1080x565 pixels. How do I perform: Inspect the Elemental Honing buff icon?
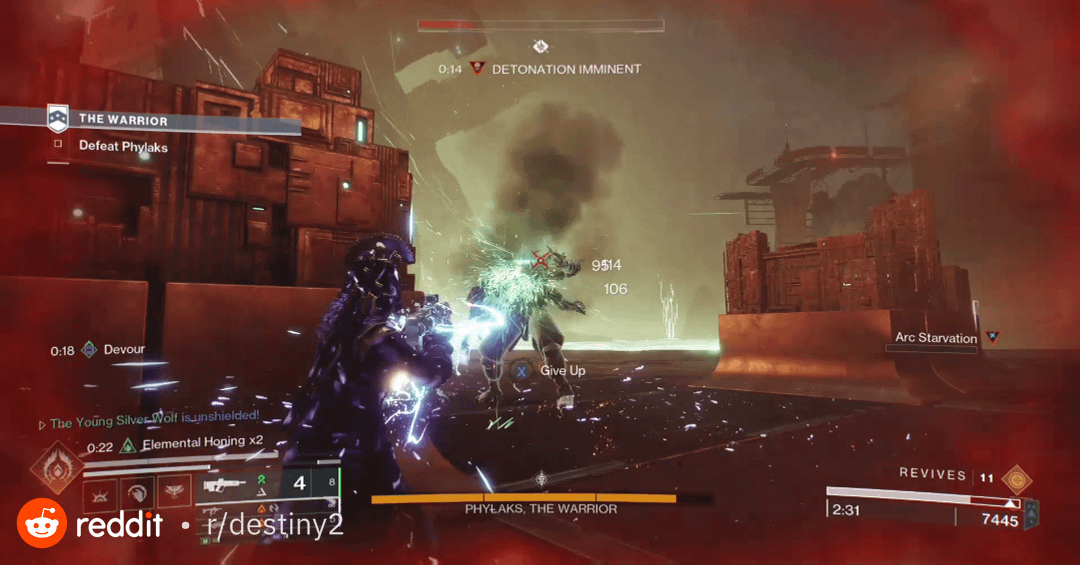point(128,446)
